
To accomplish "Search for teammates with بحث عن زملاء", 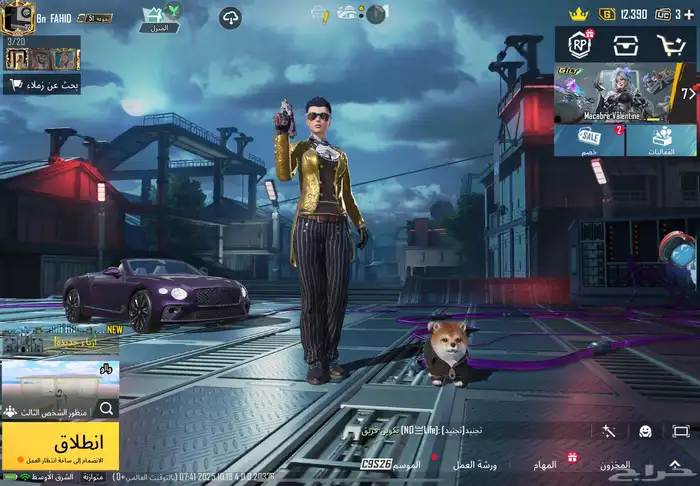I will click(42, 86).
